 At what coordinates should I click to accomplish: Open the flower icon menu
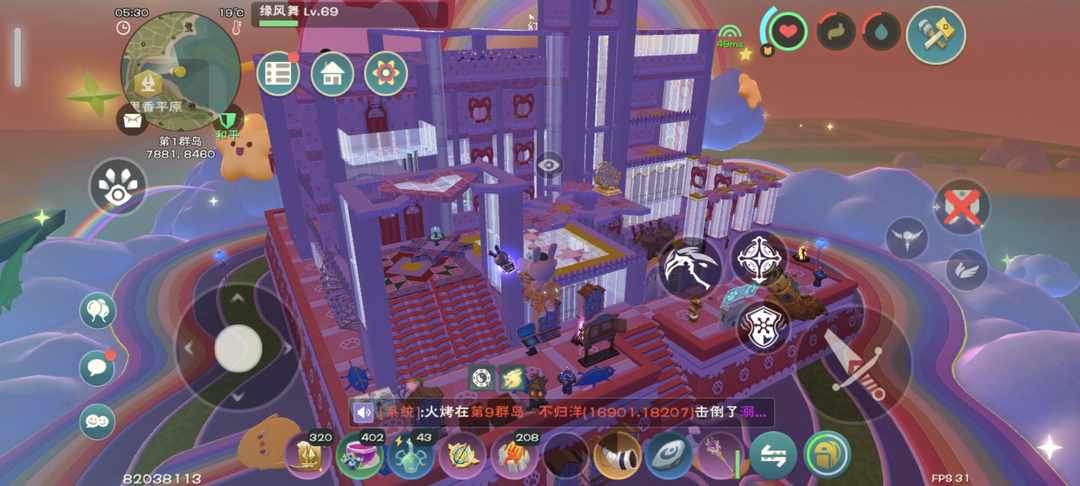click(386, 74)
